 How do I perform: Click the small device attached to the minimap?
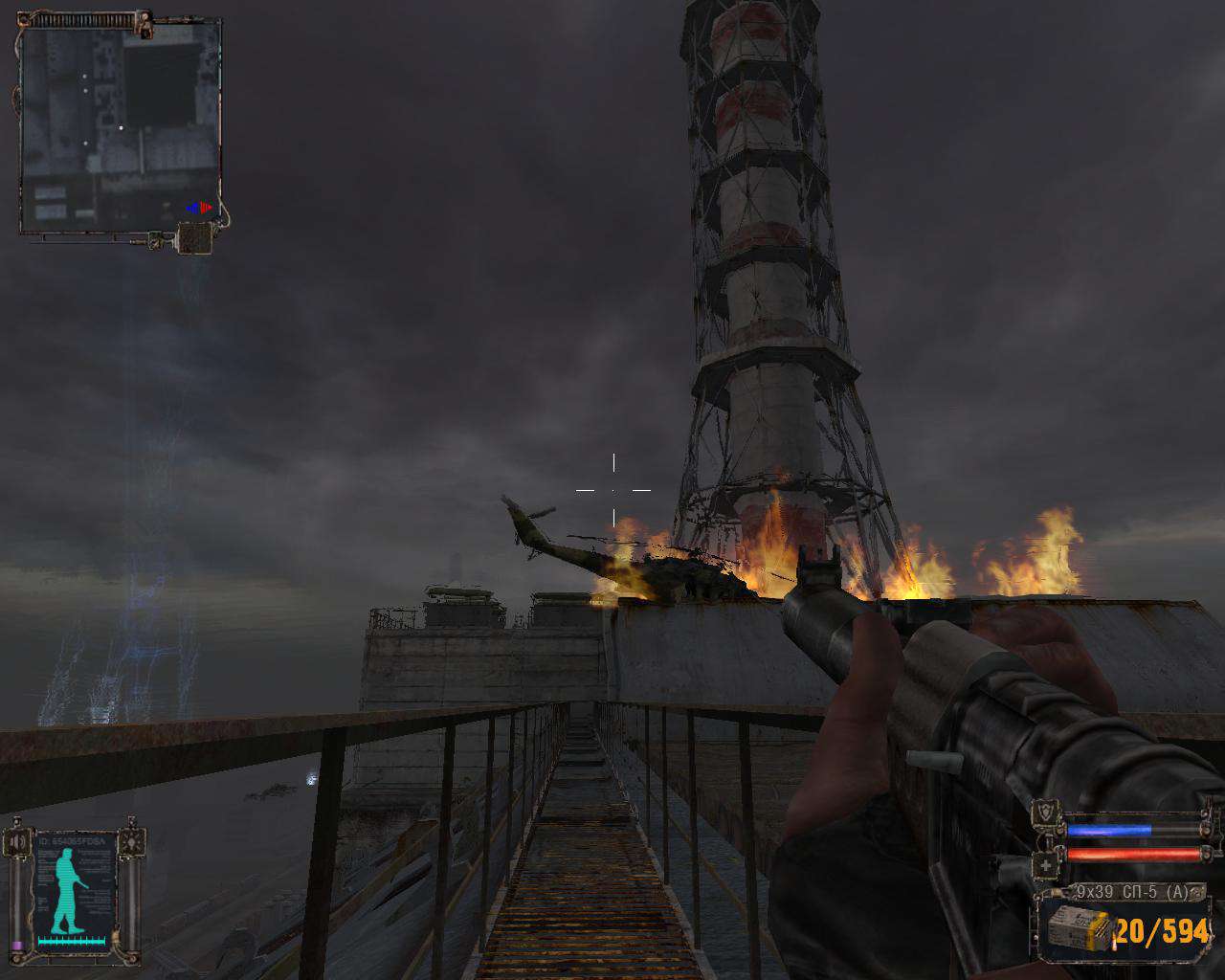(x=194, y=237)
